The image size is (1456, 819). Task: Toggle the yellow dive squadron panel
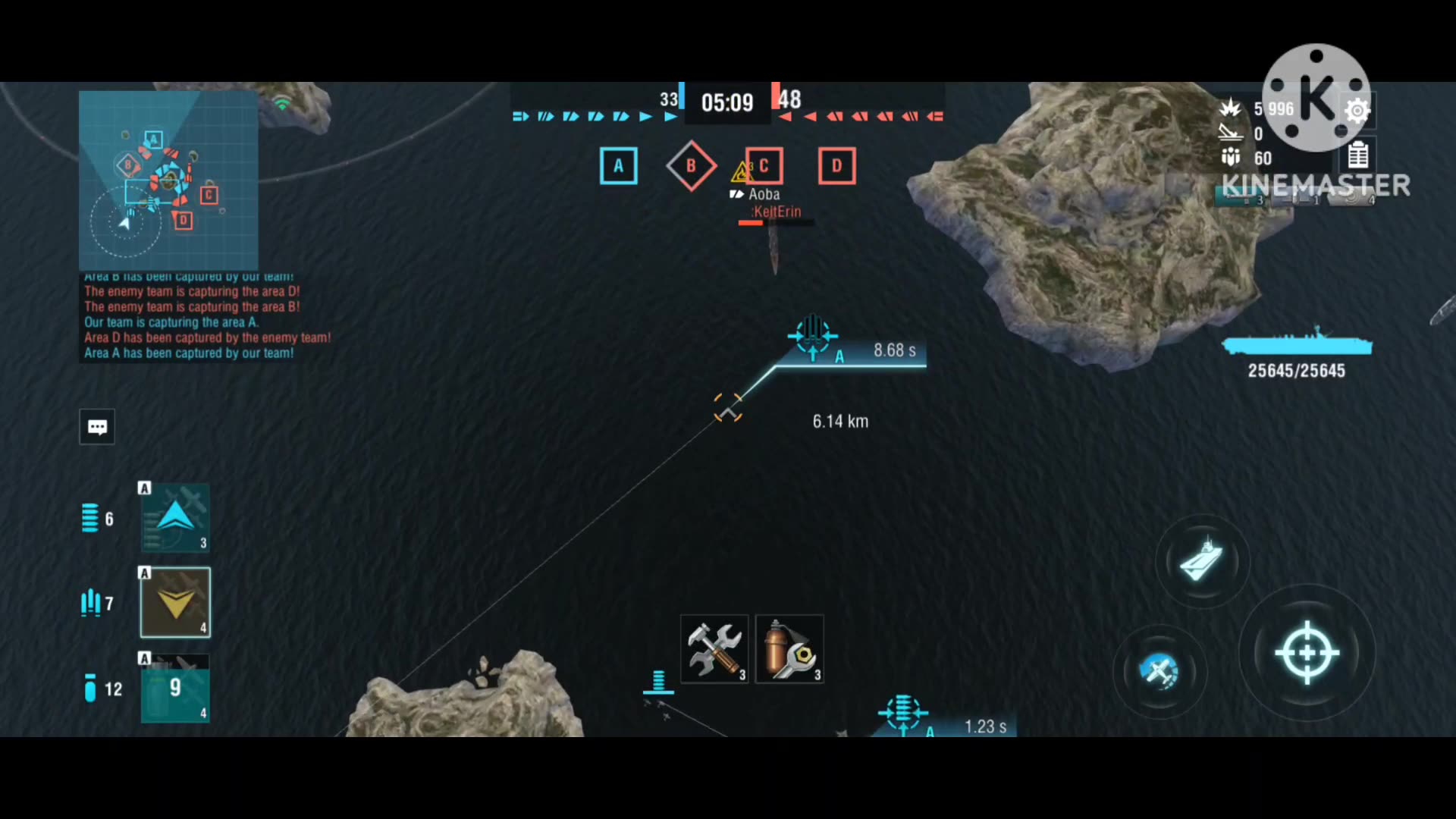pyautogui.click(x=174, y=601)
